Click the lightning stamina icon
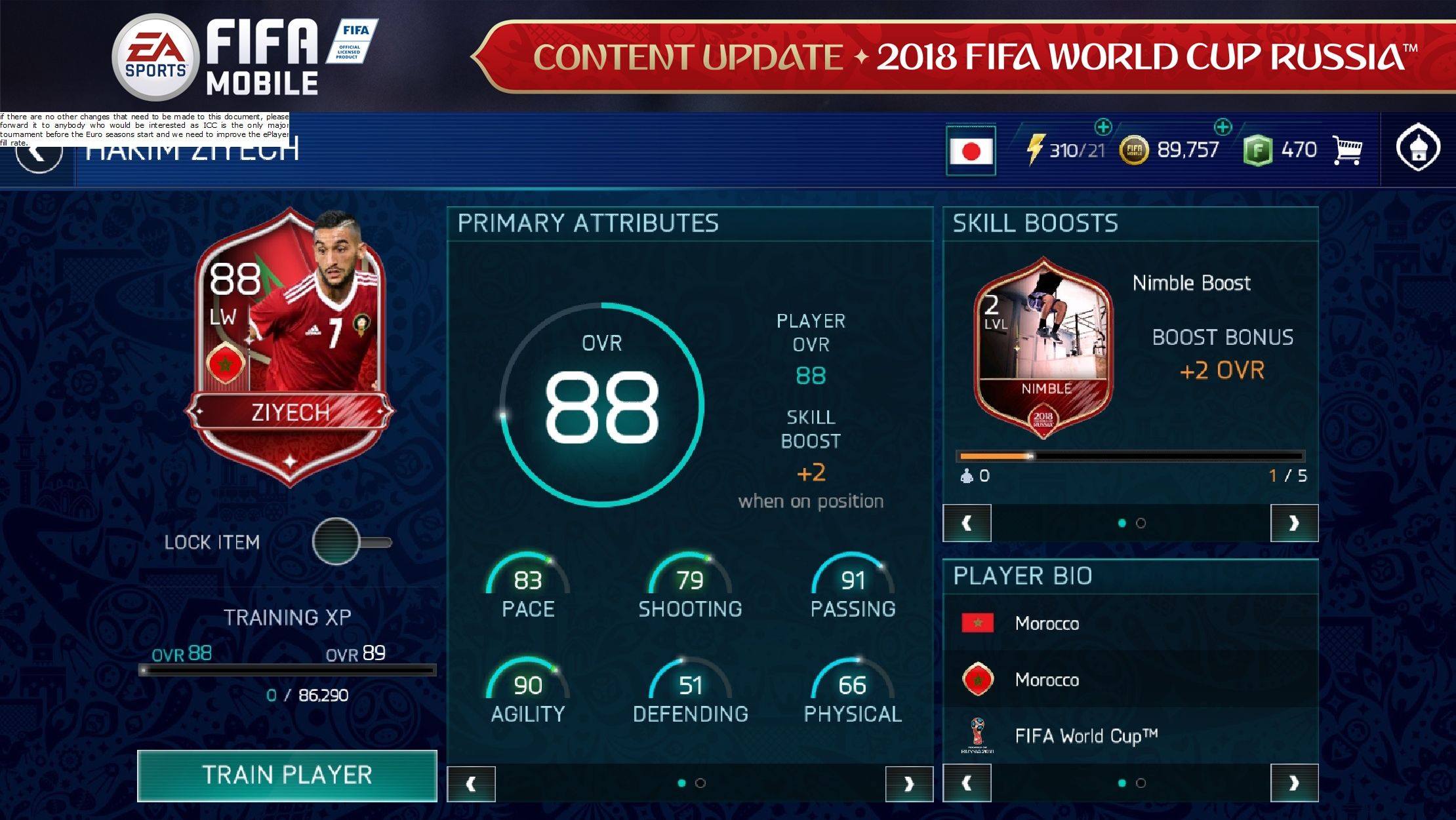The height and width of the screenshot is (820, 1456). [1036, 149]
